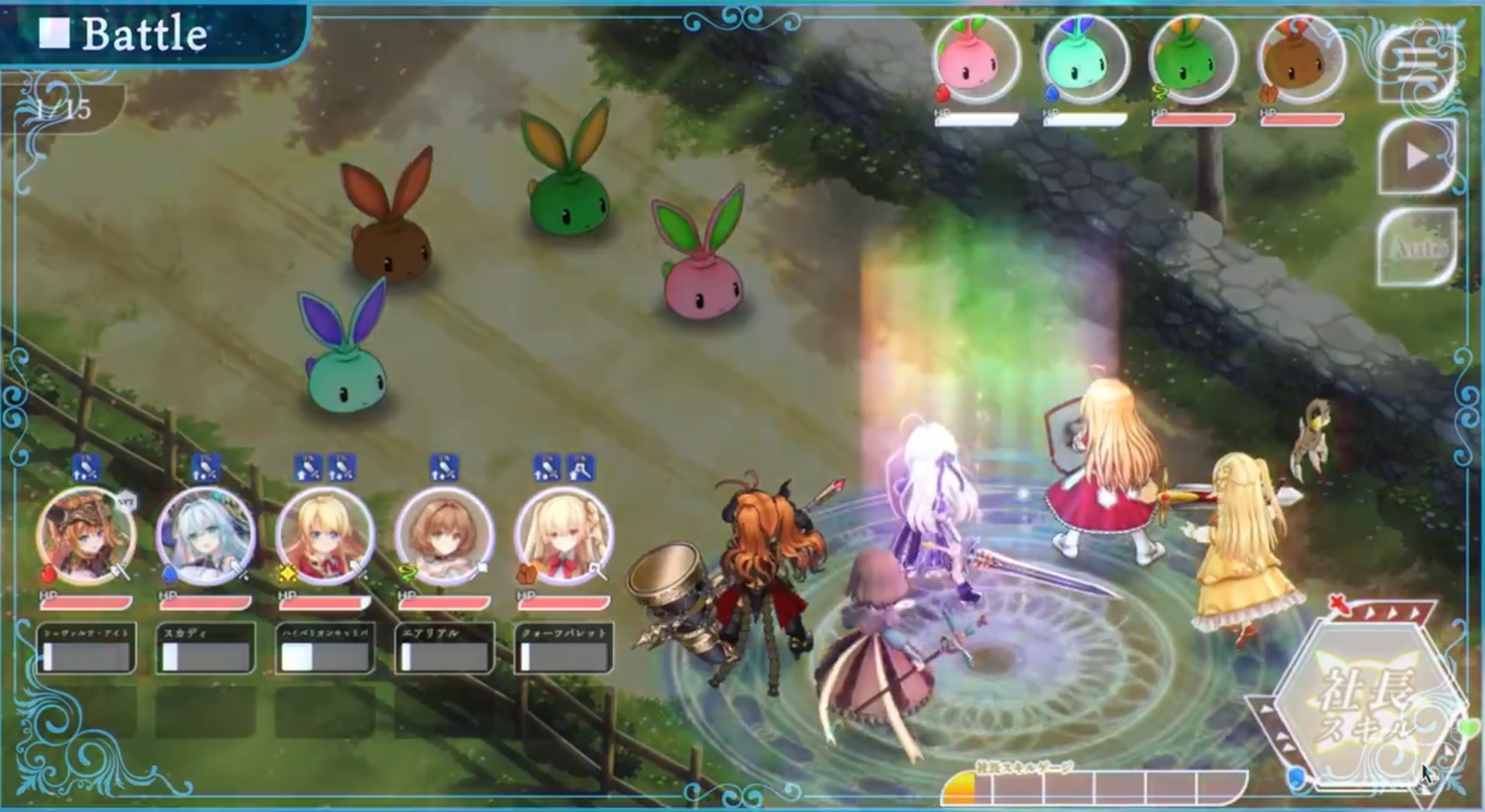Screen dimensions: 1485x812
Task: Use the スカディ skill gauge
Action: [205, 649]
